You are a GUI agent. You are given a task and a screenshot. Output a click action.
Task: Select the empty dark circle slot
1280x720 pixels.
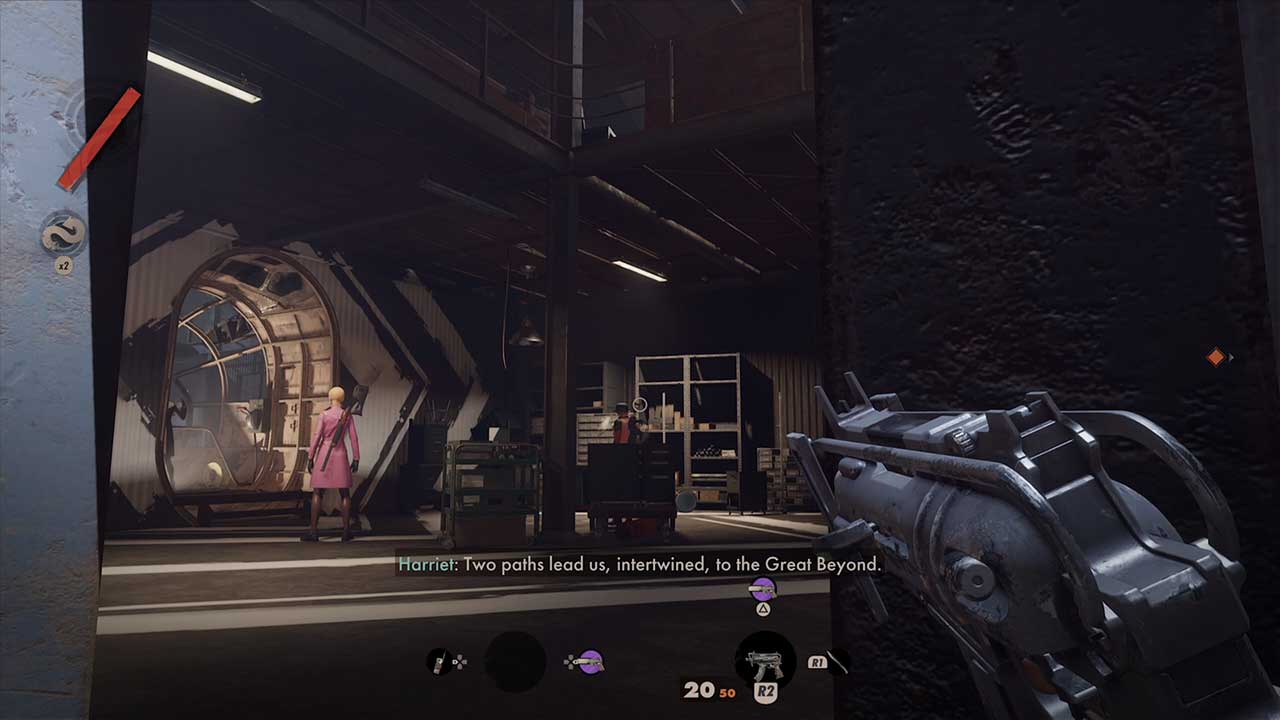pos(515,661)
